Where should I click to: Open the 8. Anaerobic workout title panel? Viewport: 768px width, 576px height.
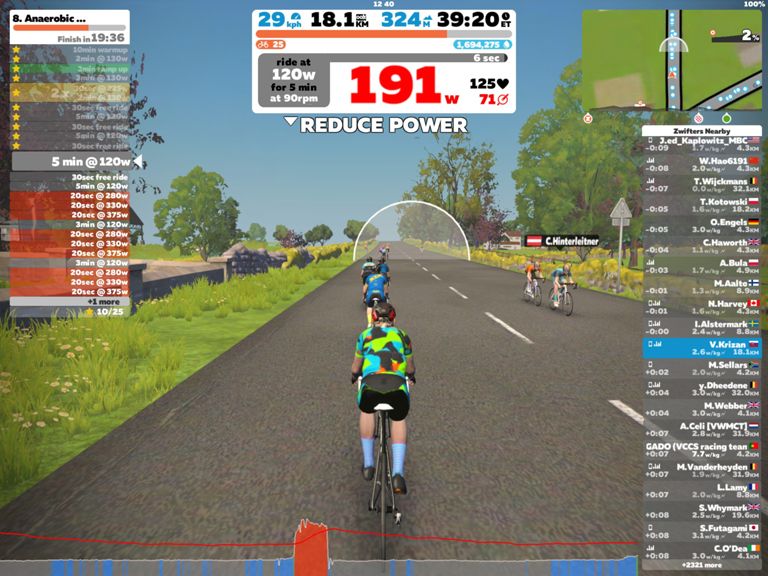[x=69, y=23]
